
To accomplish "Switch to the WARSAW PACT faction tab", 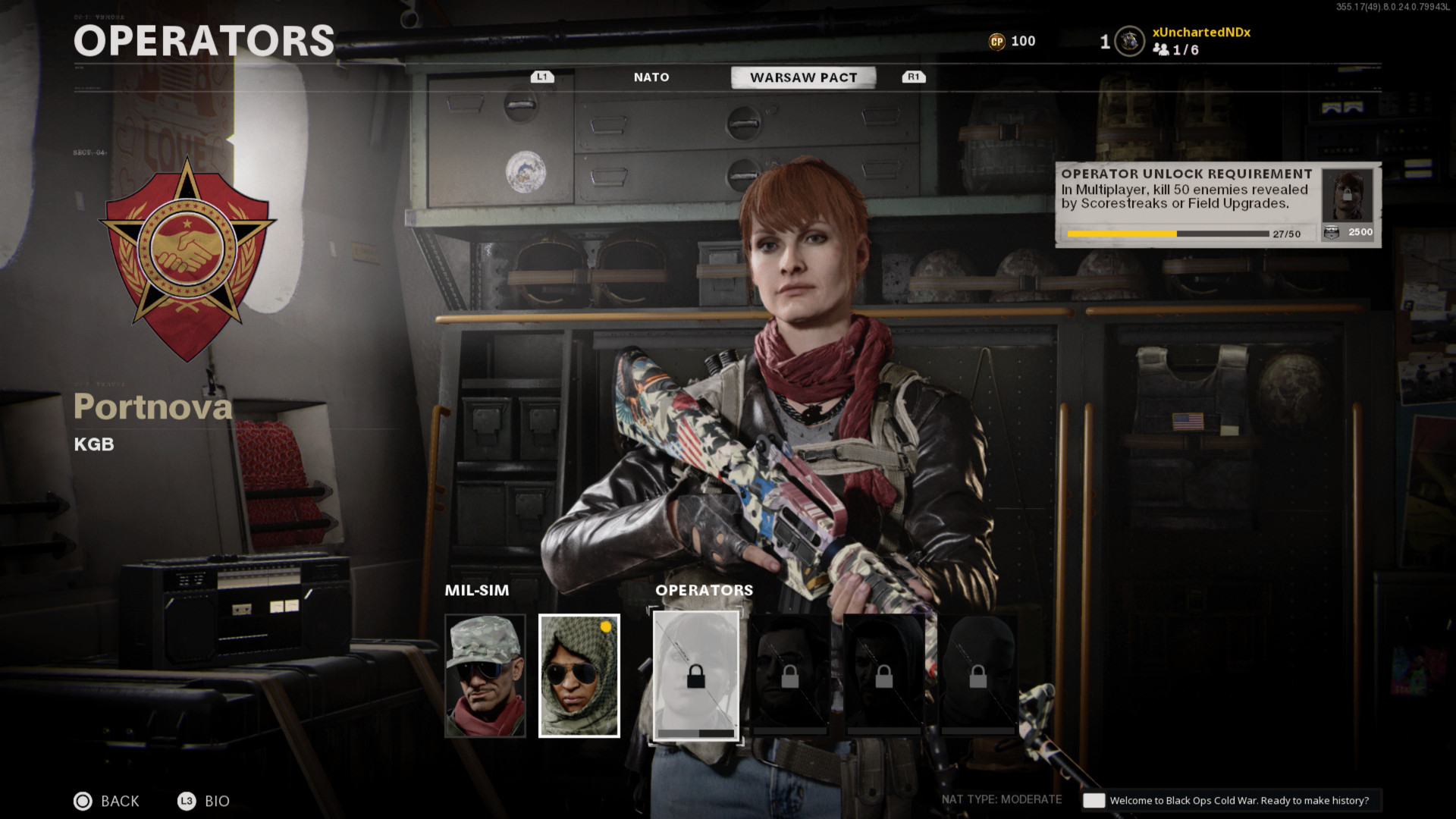I will [x=802, y=77].
